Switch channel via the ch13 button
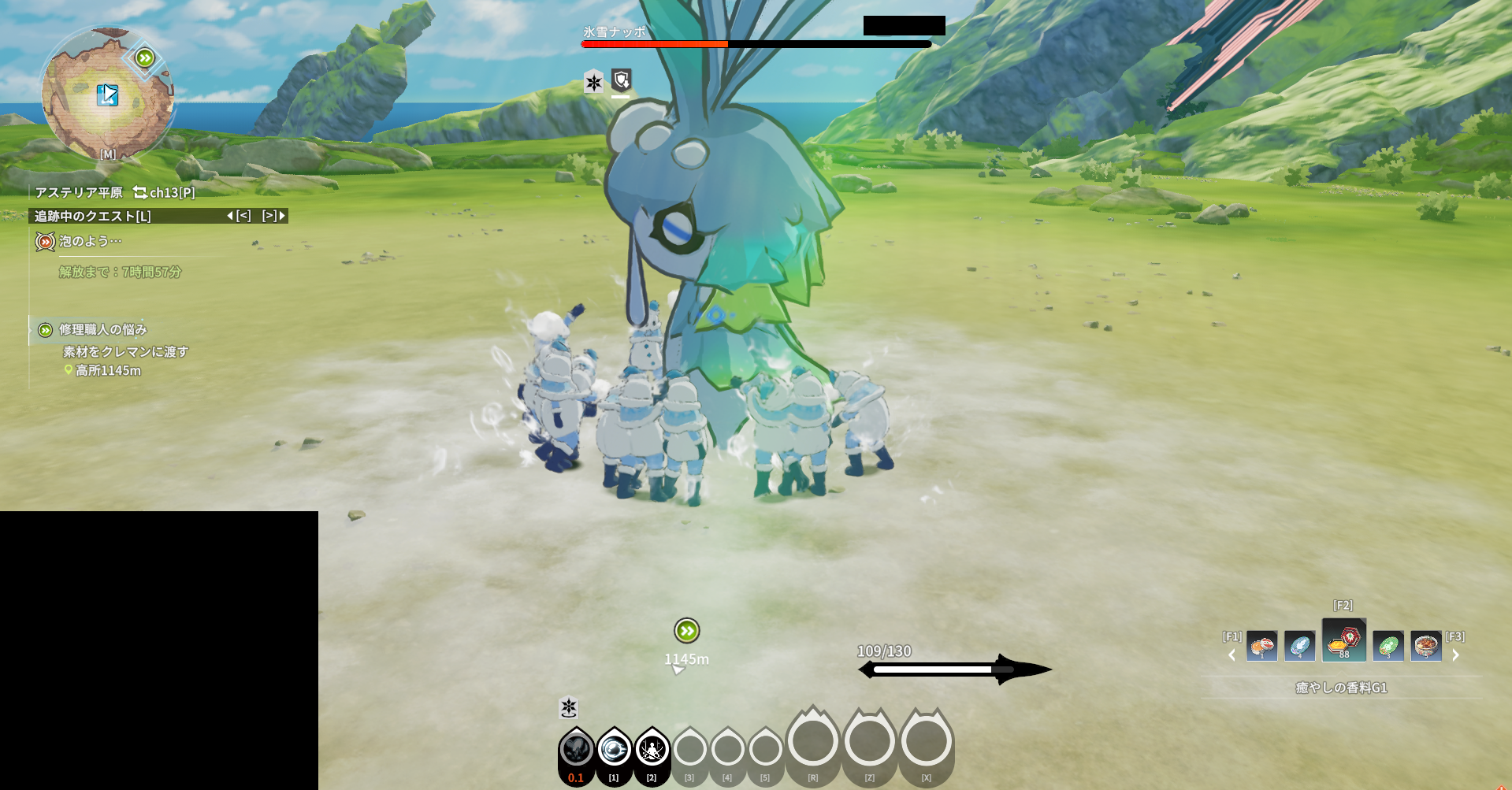 pos(165,192)
